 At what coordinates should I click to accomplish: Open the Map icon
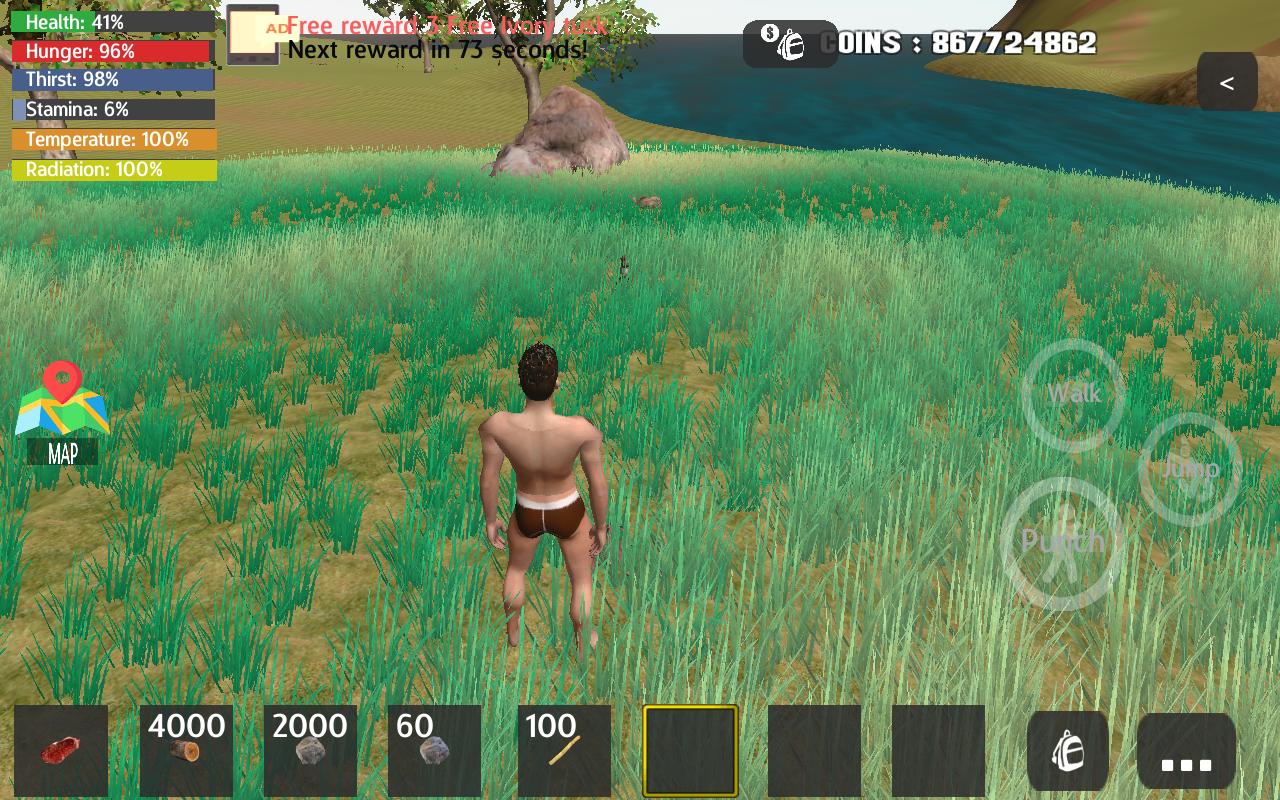pos(61,410)
